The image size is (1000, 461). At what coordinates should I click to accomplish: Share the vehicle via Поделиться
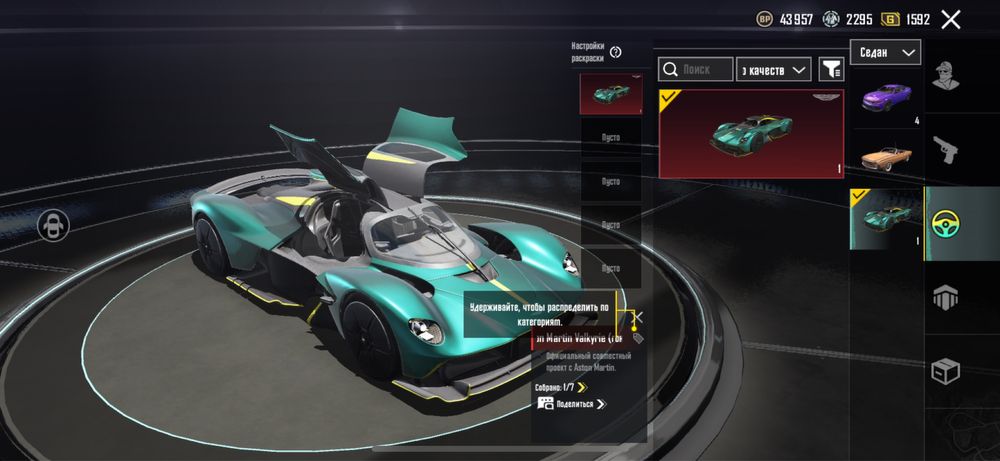(572, 404)
